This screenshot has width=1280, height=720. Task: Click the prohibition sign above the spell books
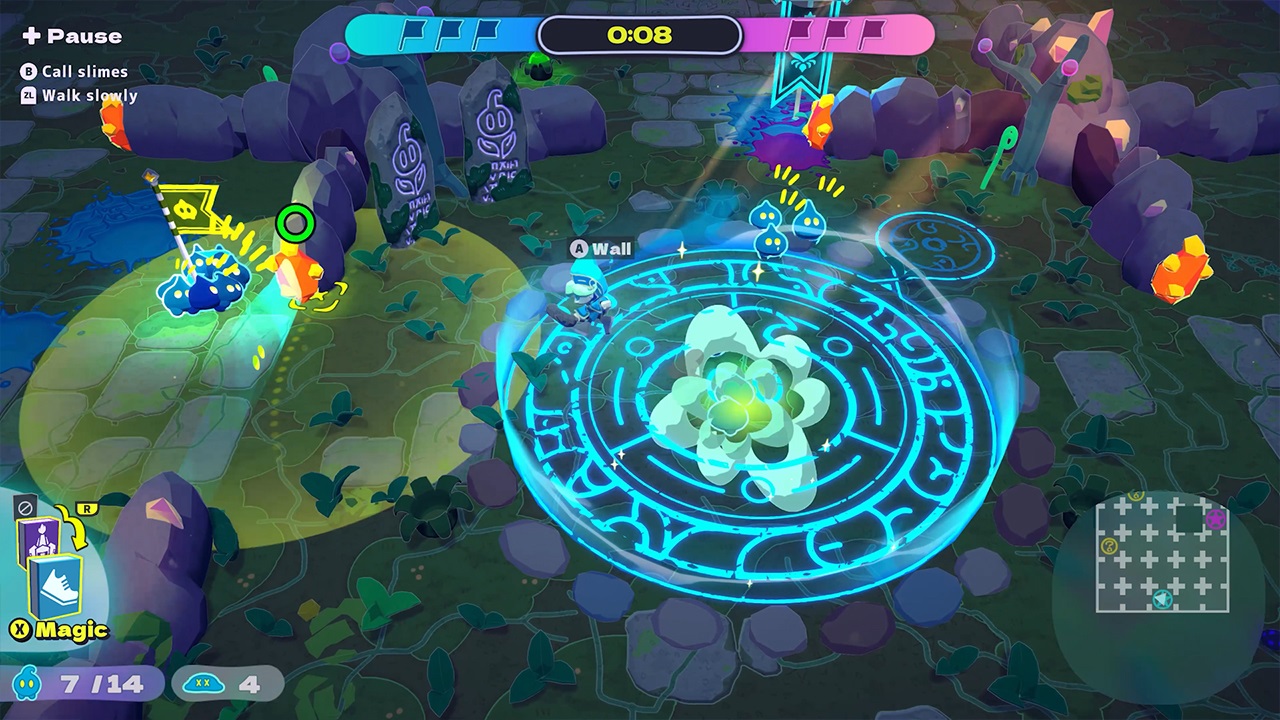coord(26,506)
